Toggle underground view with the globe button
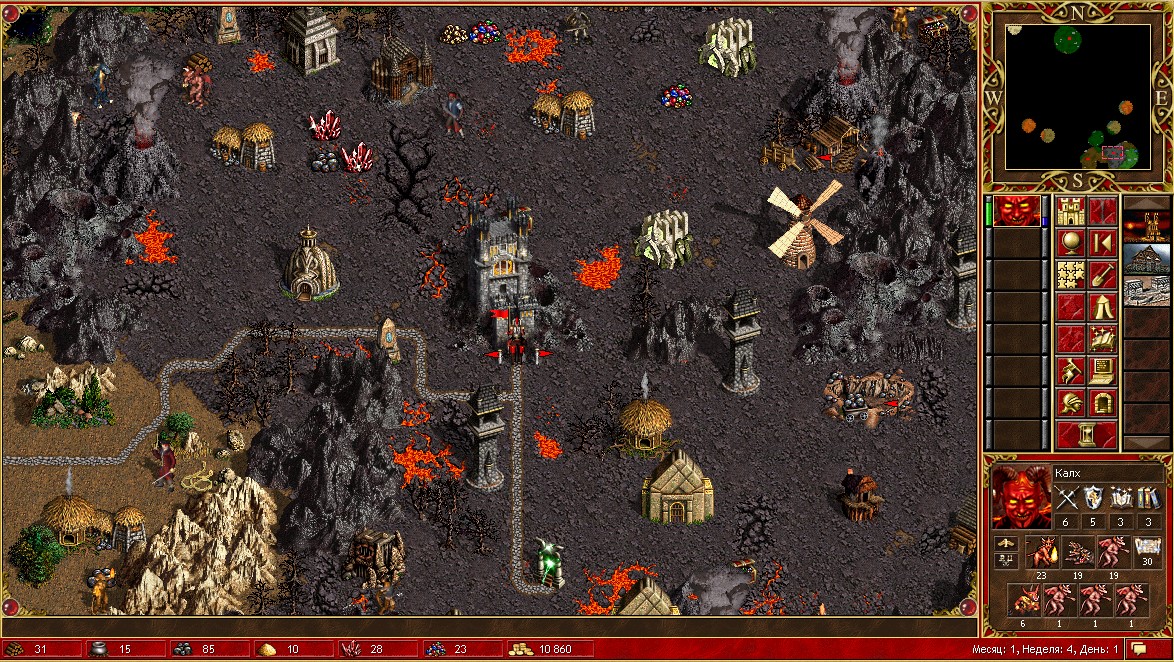The width and height of the screenshot is (1174, 662). 1070,242
